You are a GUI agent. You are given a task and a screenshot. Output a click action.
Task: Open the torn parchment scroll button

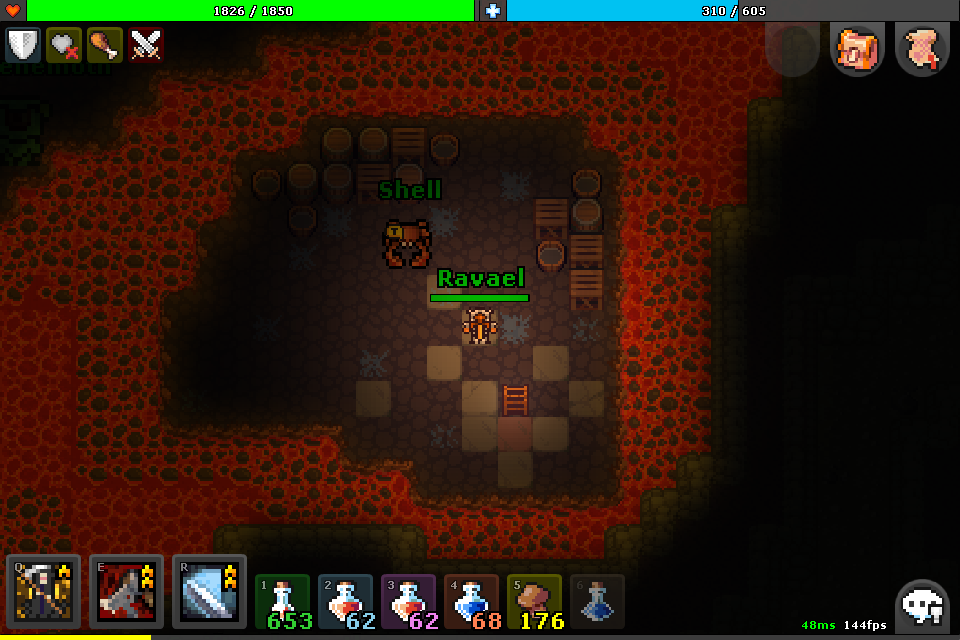(922, 49)
